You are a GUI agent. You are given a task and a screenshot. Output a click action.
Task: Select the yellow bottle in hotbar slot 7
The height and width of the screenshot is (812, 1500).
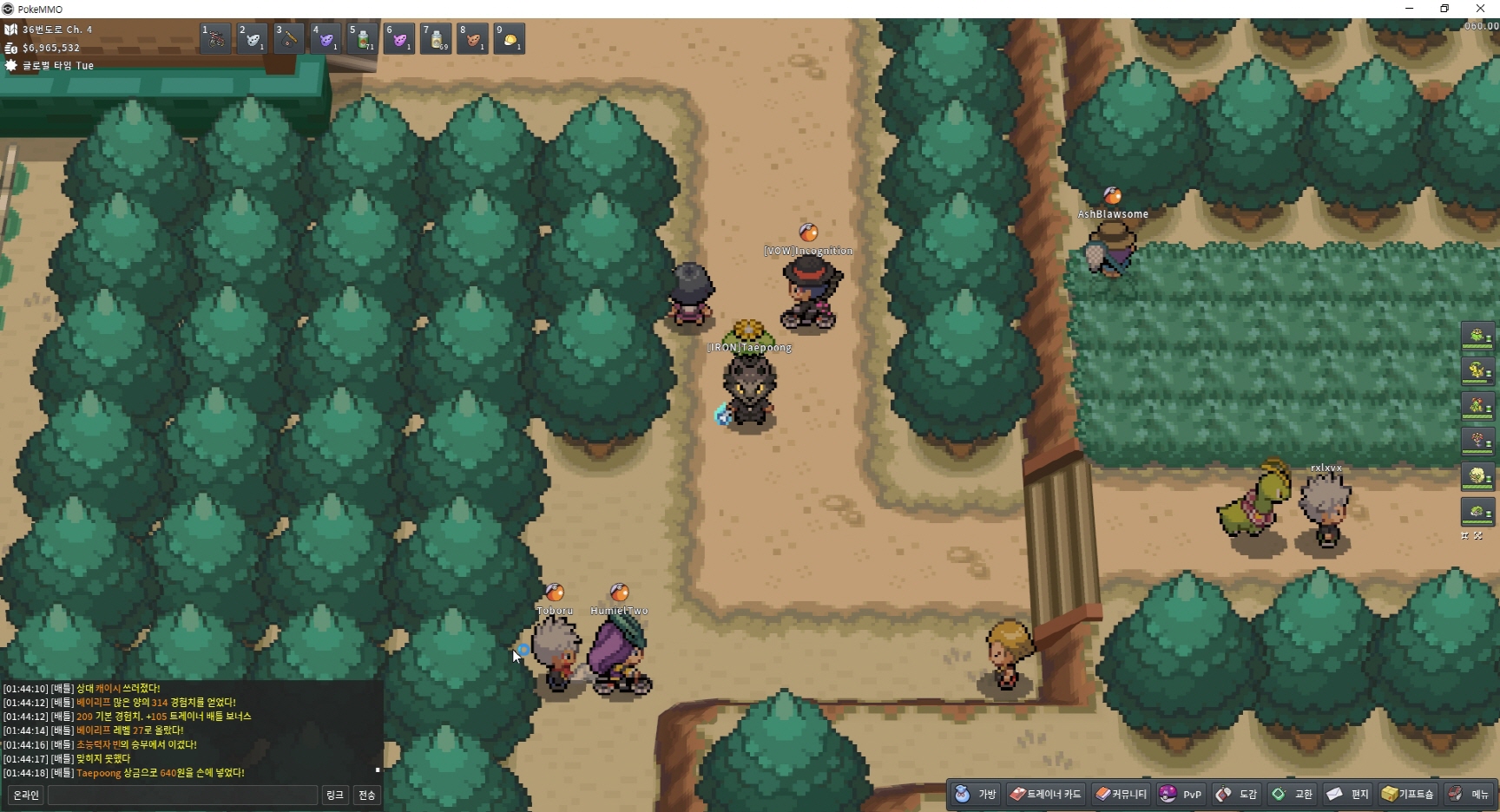tap(436, 39)
